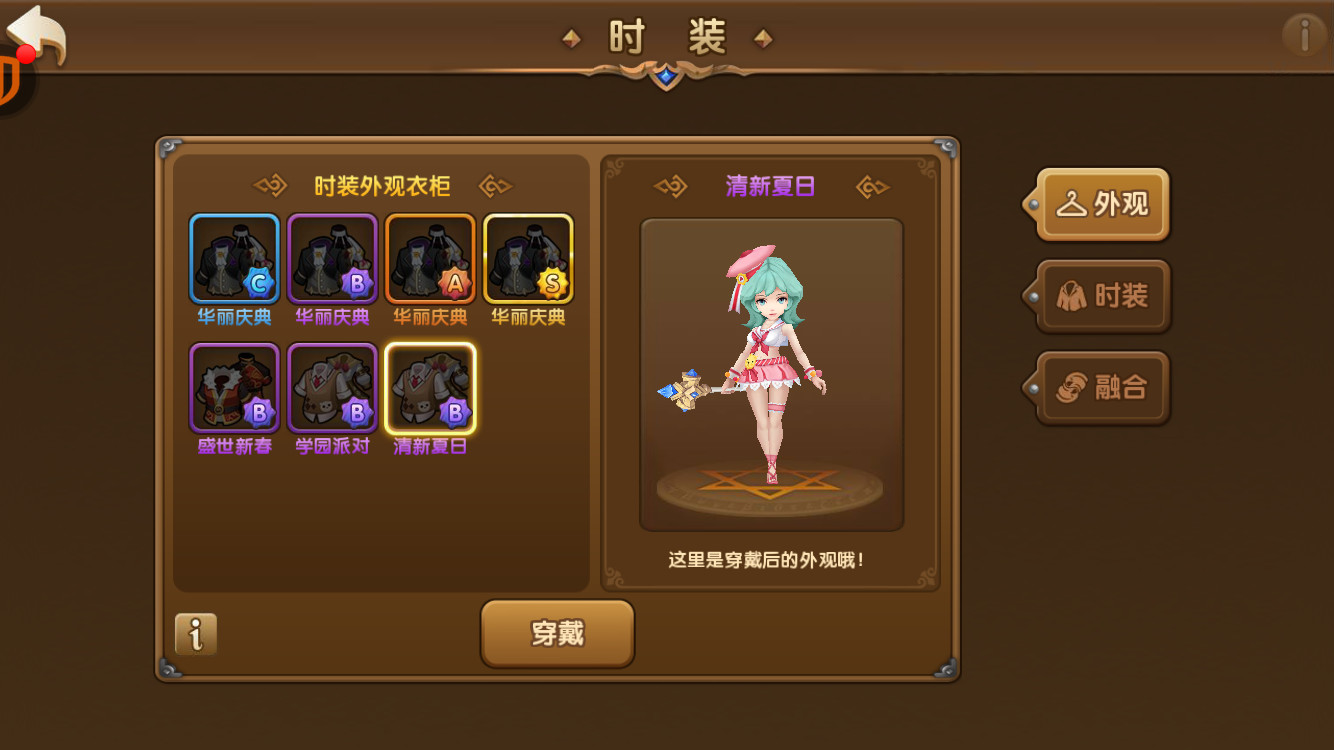Click the 清新夏日 preview title text
This screenshot has height=750, width=1334.
[771, 184]
